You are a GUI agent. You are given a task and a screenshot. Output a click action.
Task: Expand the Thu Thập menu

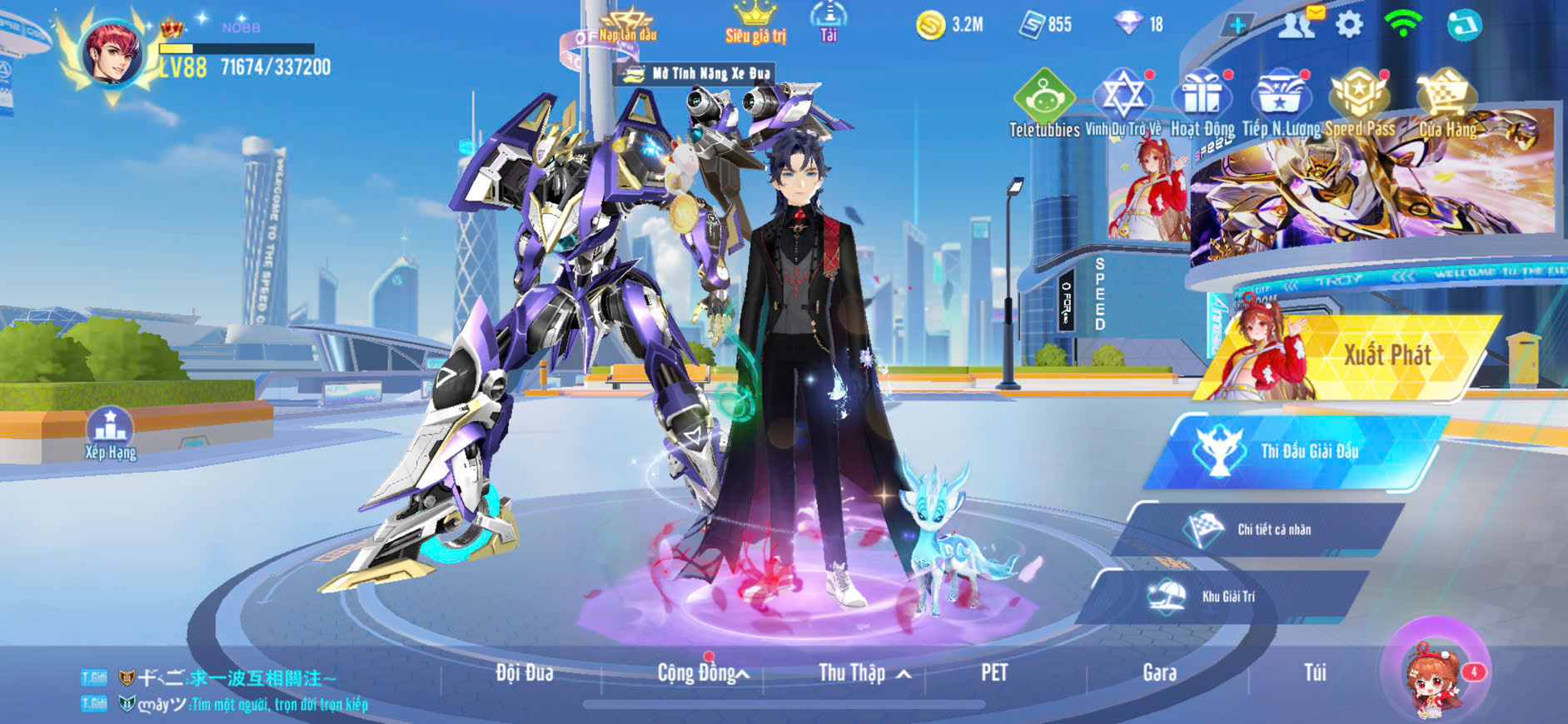pyautogui.click(x=863, y=672)
